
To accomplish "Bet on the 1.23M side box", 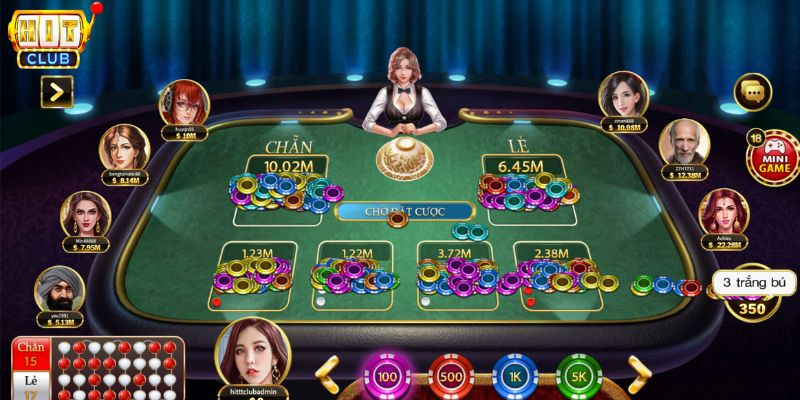I will [253, 271].
